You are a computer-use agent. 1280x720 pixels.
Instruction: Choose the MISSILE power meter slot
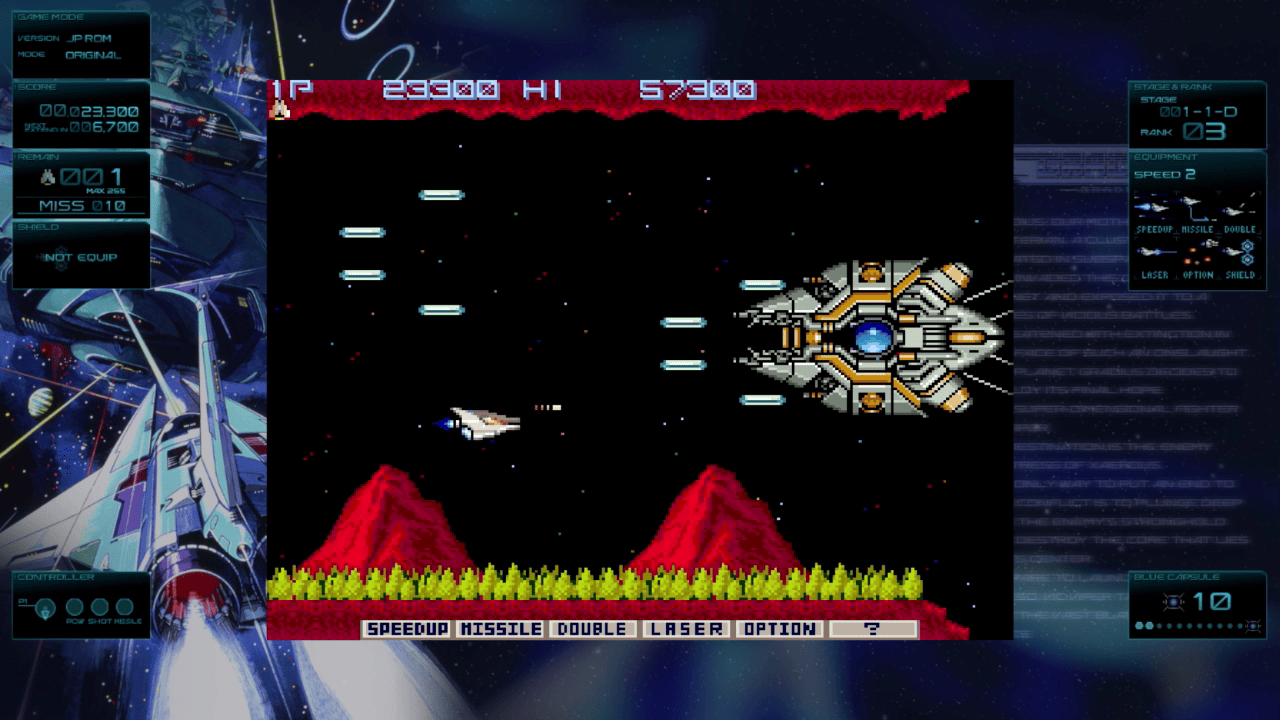(501, 629)
